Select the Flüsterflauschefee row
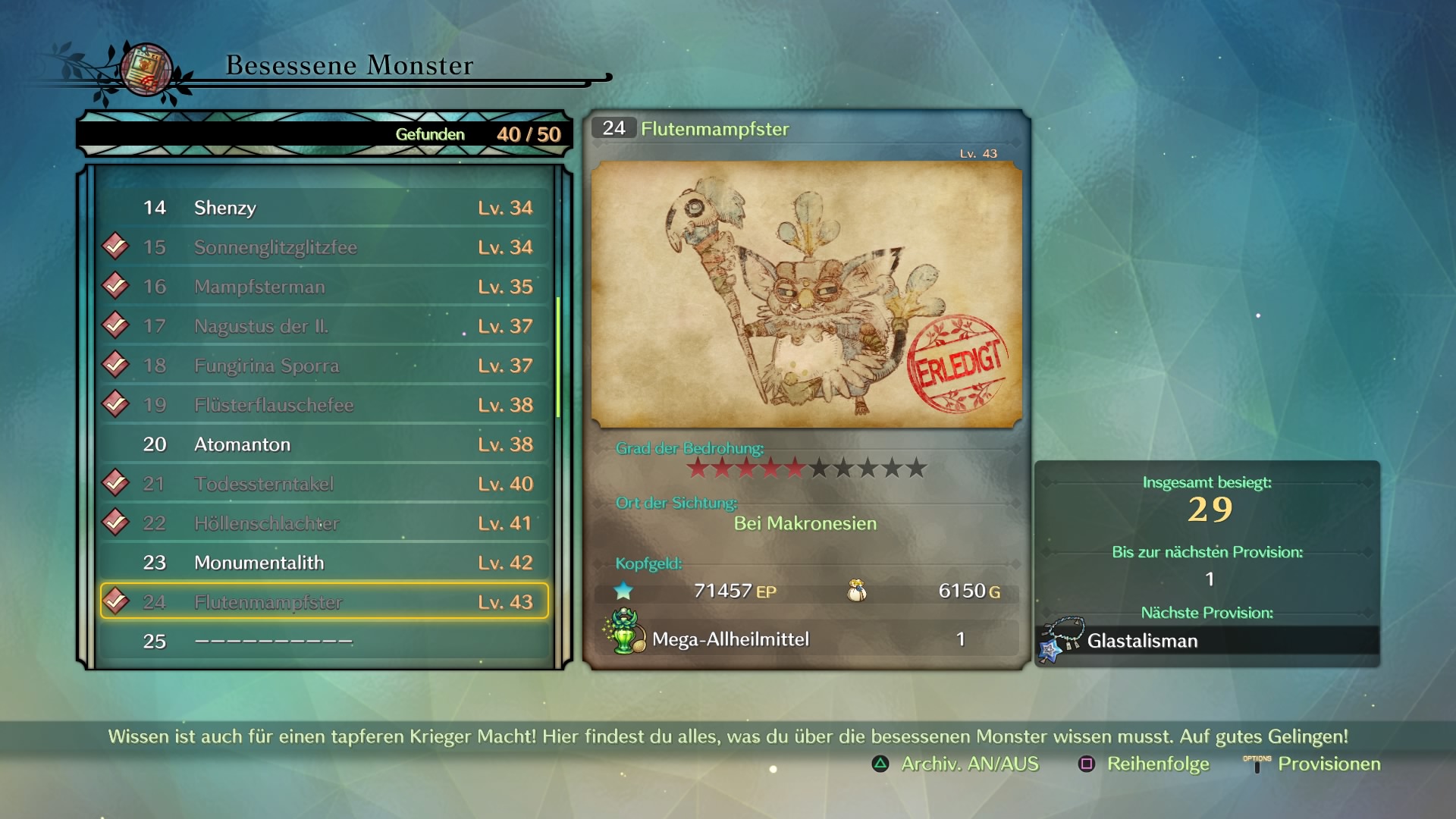 [325, 405]
